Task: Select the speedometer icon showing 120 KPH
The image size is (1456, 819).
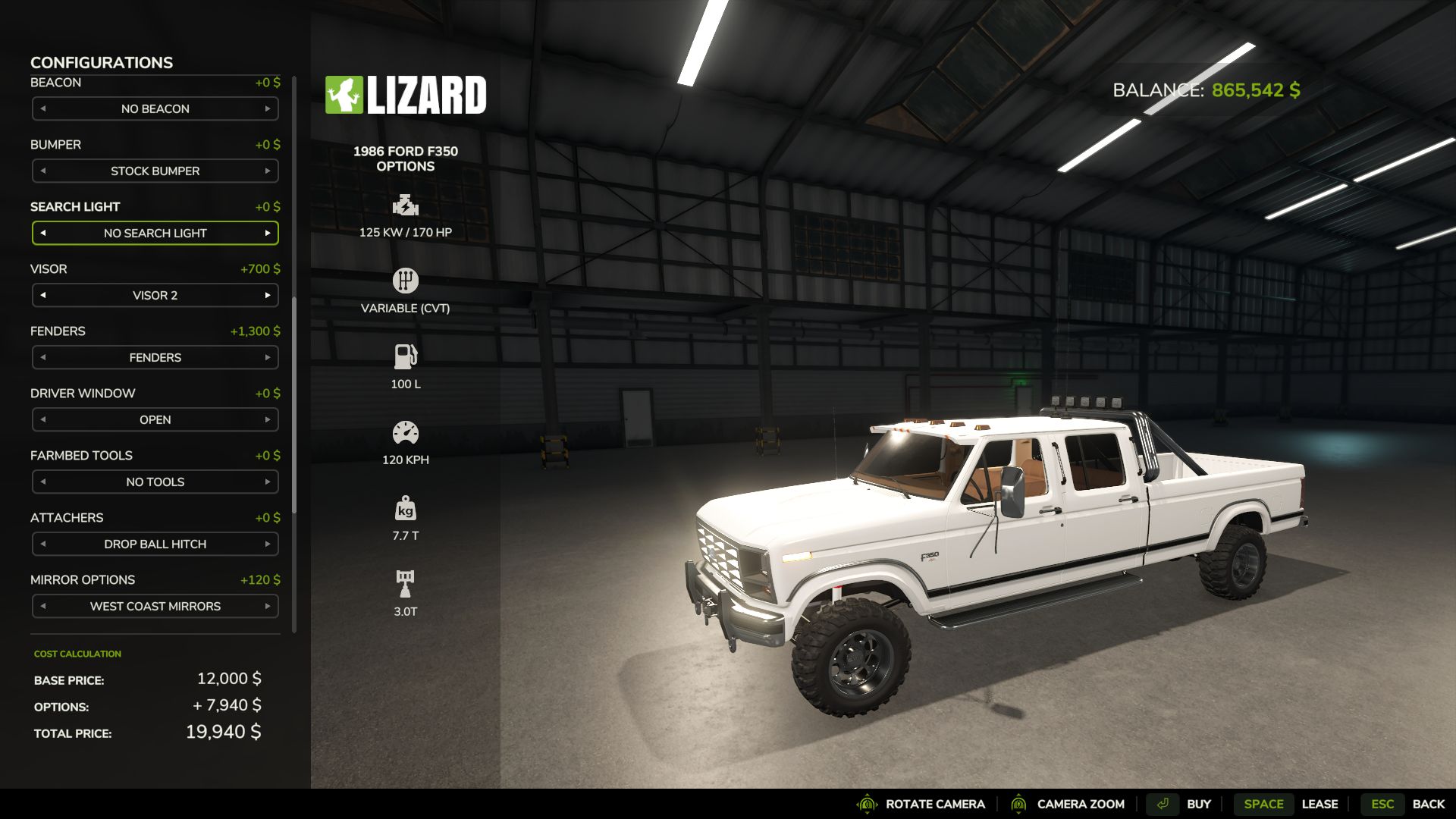Action: click(x=405, y=432)
